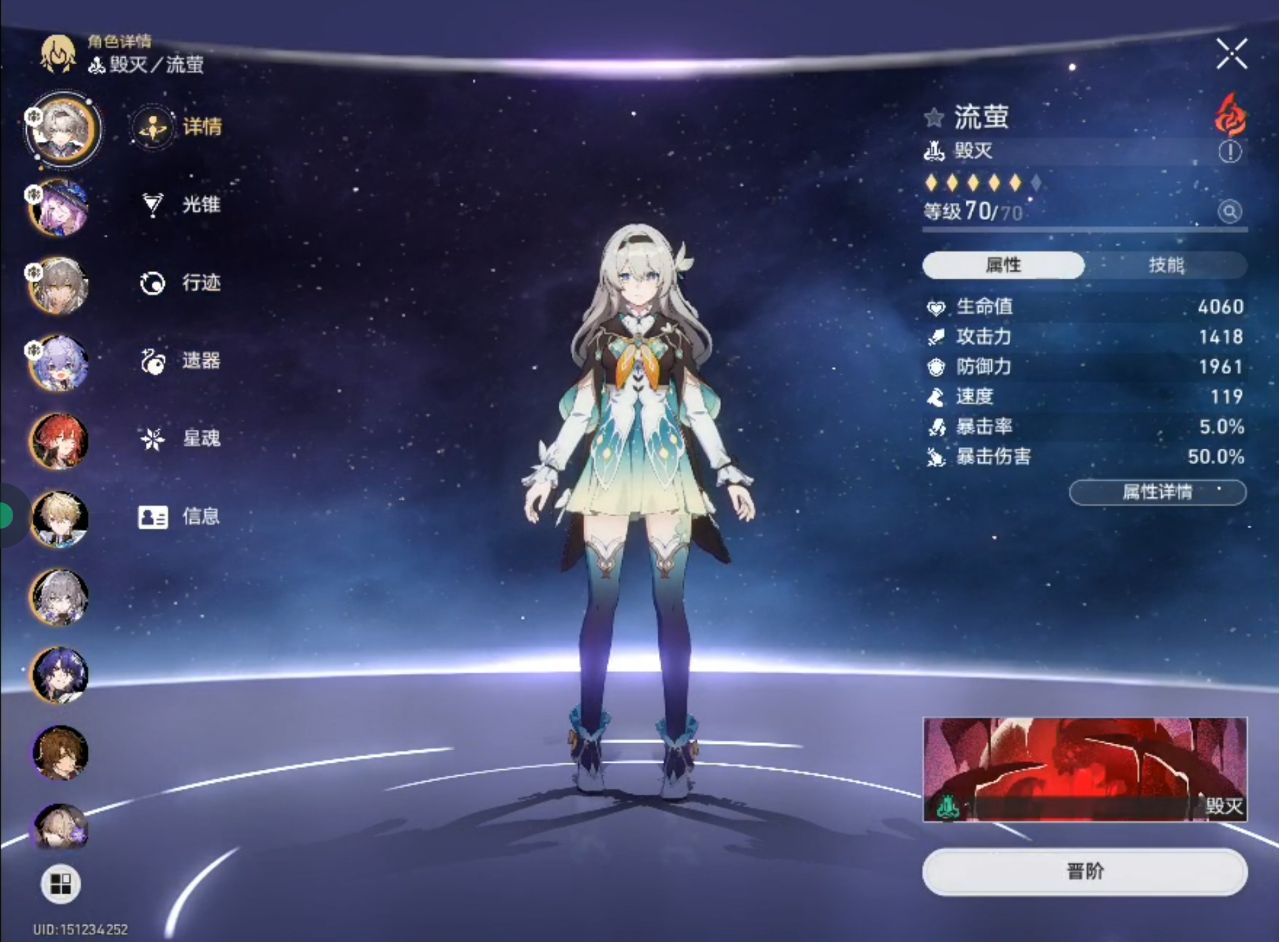
Task: Select the 属性 attributes tab
Action: [x=1003, y=265]
